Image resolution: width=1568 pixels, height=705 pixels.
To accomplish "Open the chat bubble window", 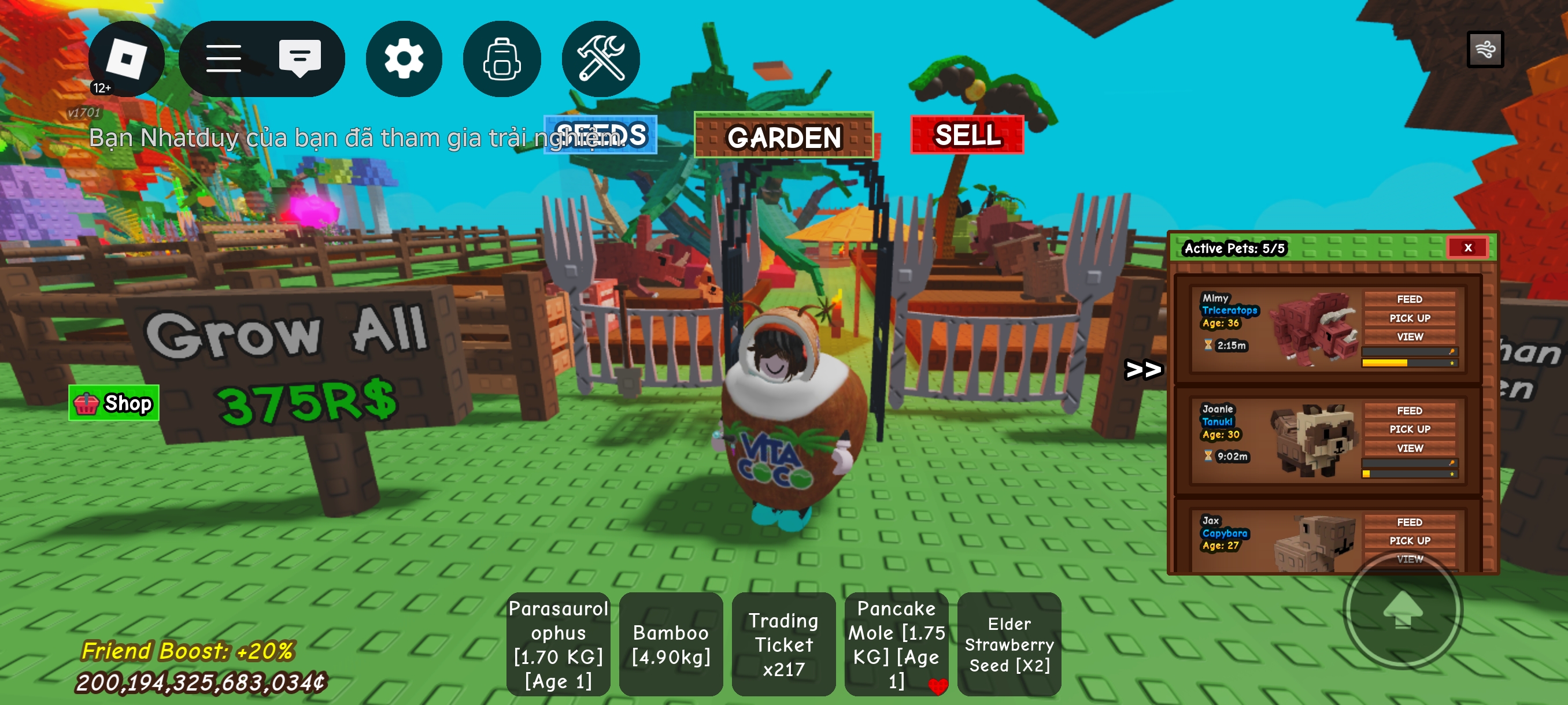I will point(299,59).
